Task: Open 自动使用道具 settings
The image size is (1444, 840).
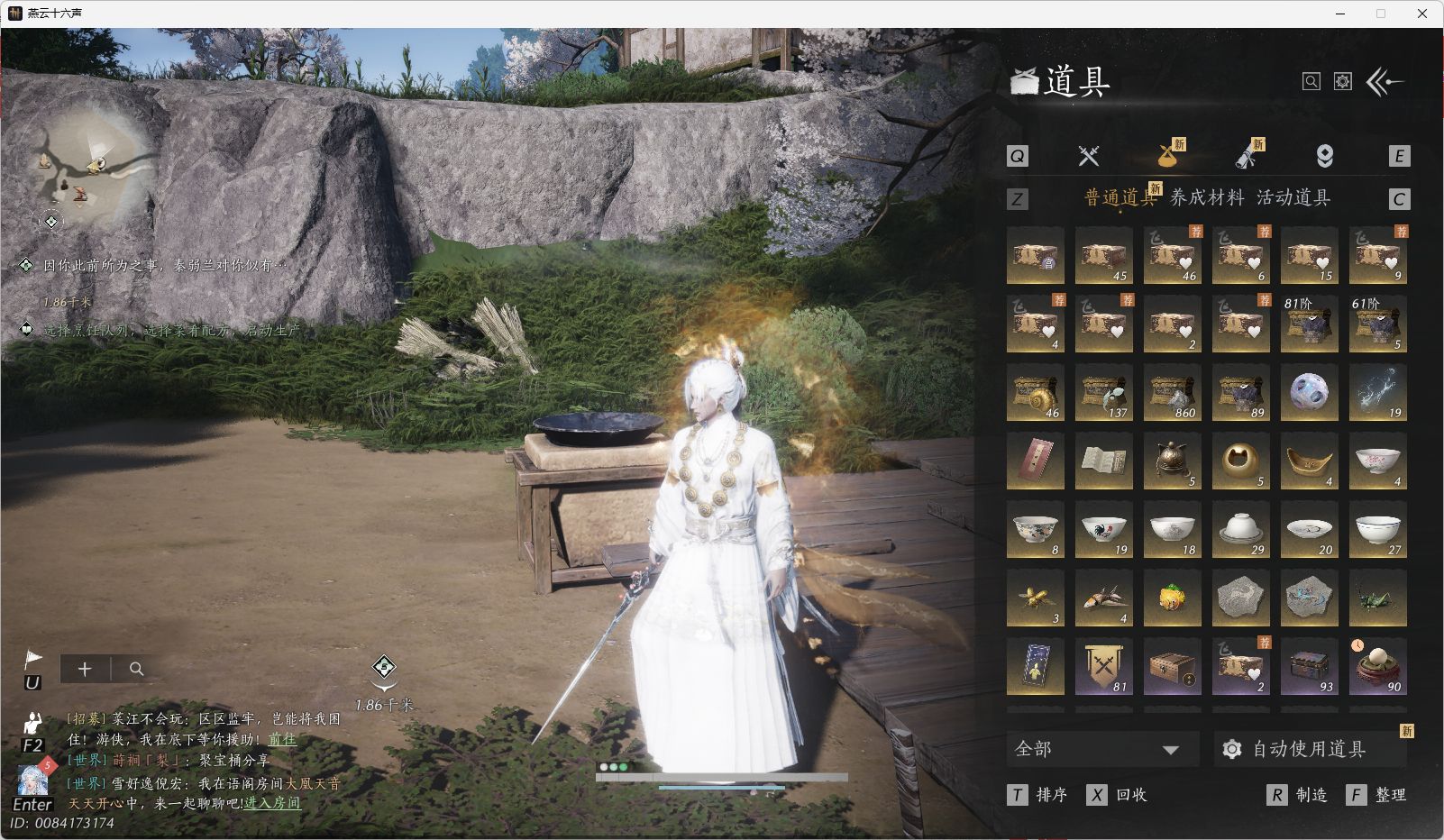Action: tap(1308, 749)
